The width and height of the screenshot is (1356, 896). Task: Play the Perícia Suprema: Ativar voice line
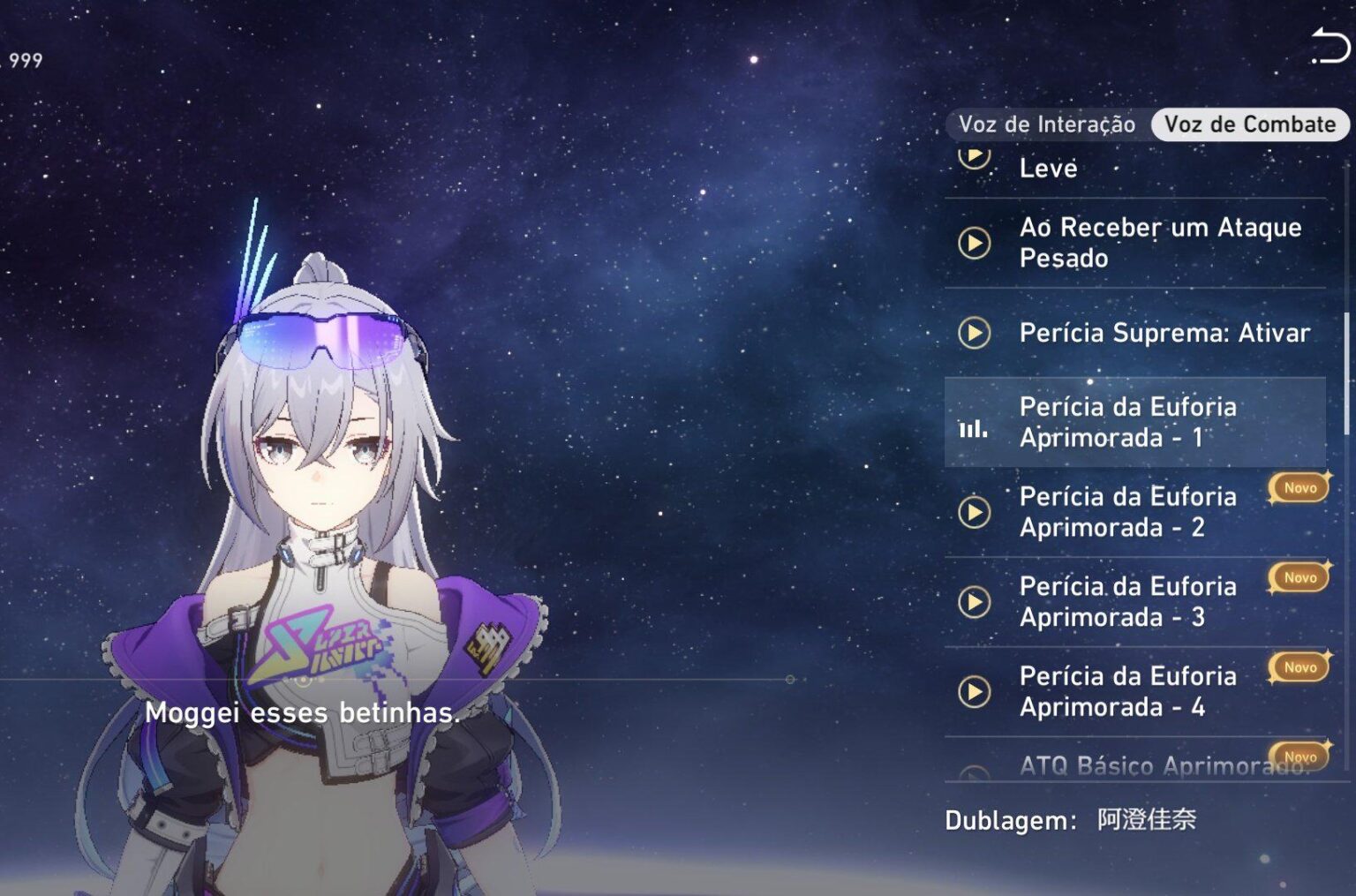(975, 333)
